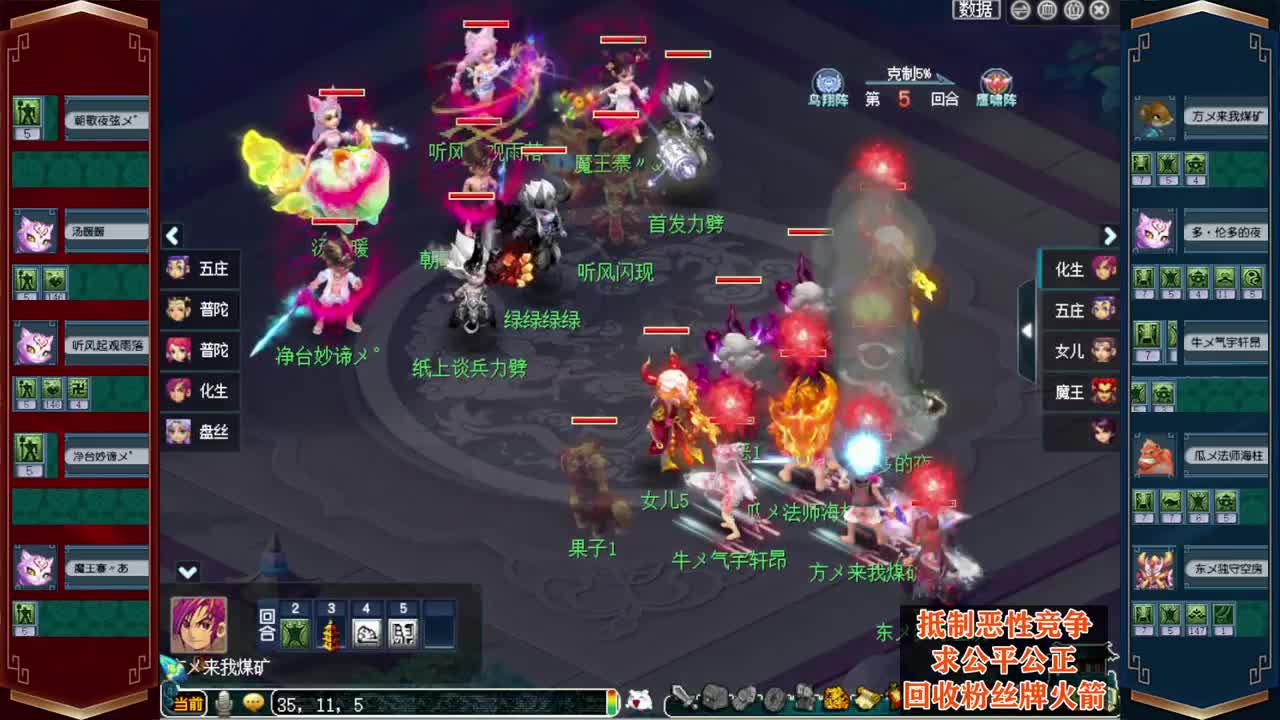Open the emoji speech bubble icon near chat

coord(253,702)
